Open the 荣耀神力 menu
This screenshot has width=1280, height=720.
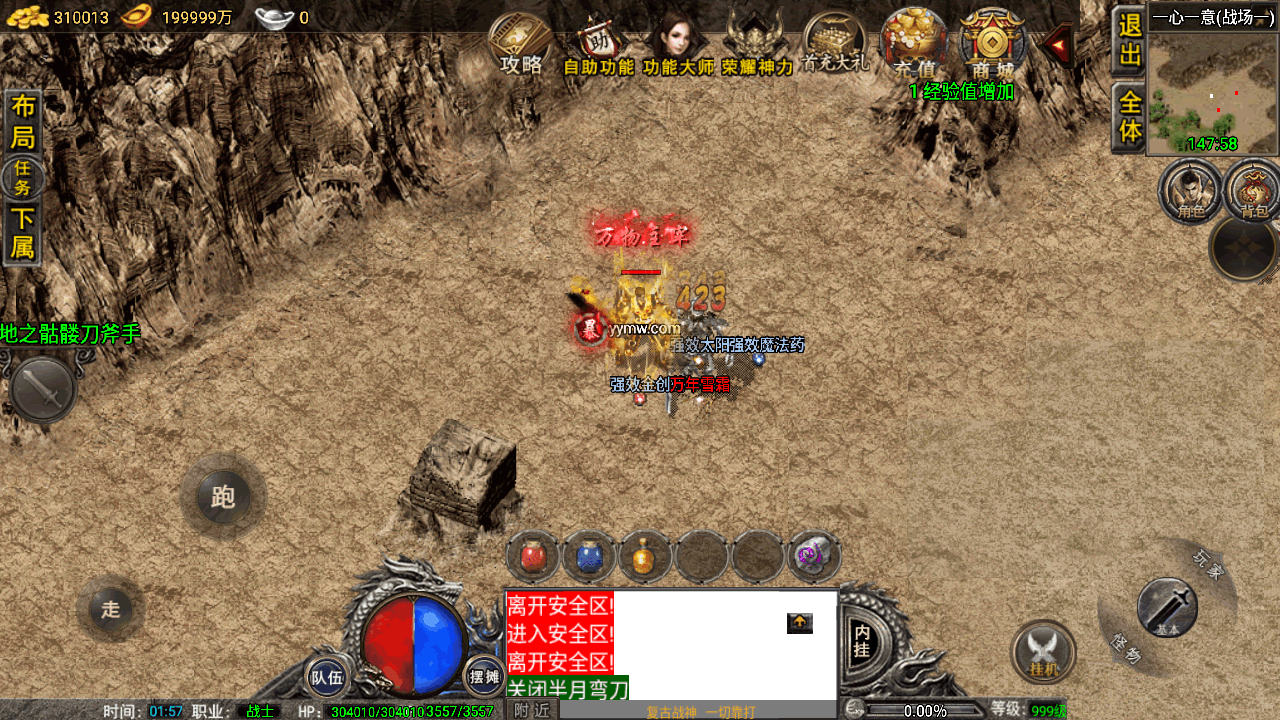(757, 46)
